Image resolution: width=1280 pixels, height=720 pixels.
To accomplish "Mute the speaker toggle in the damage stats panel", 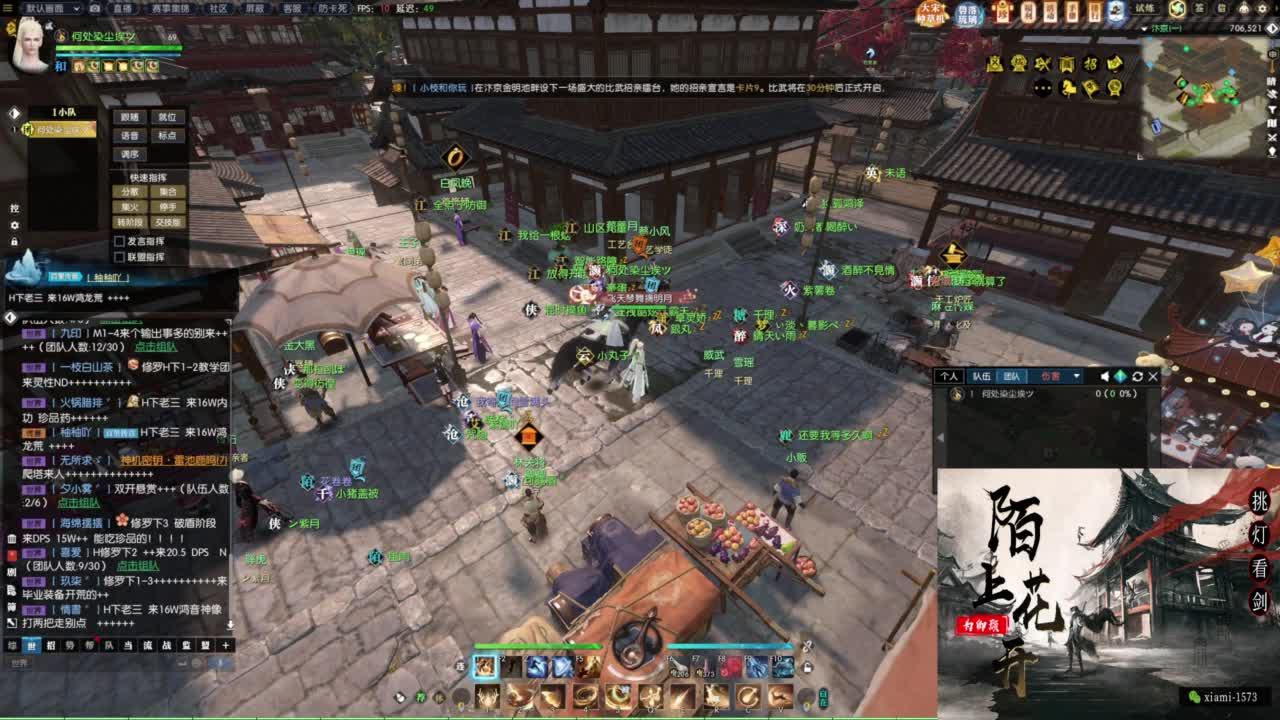I will tap(1104, 376).
